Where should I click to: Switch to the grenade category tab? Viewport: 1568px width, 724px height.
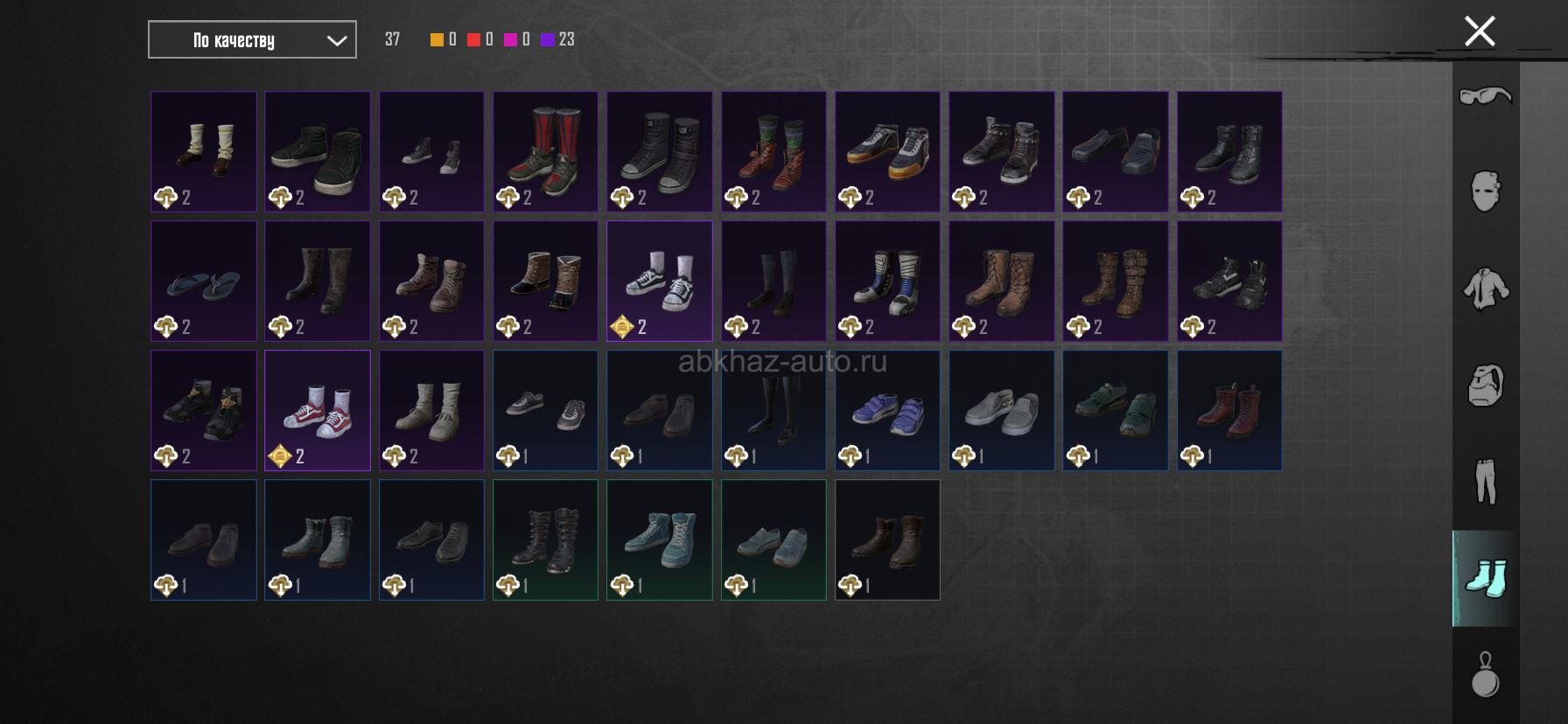click(x=1485, y=674)
